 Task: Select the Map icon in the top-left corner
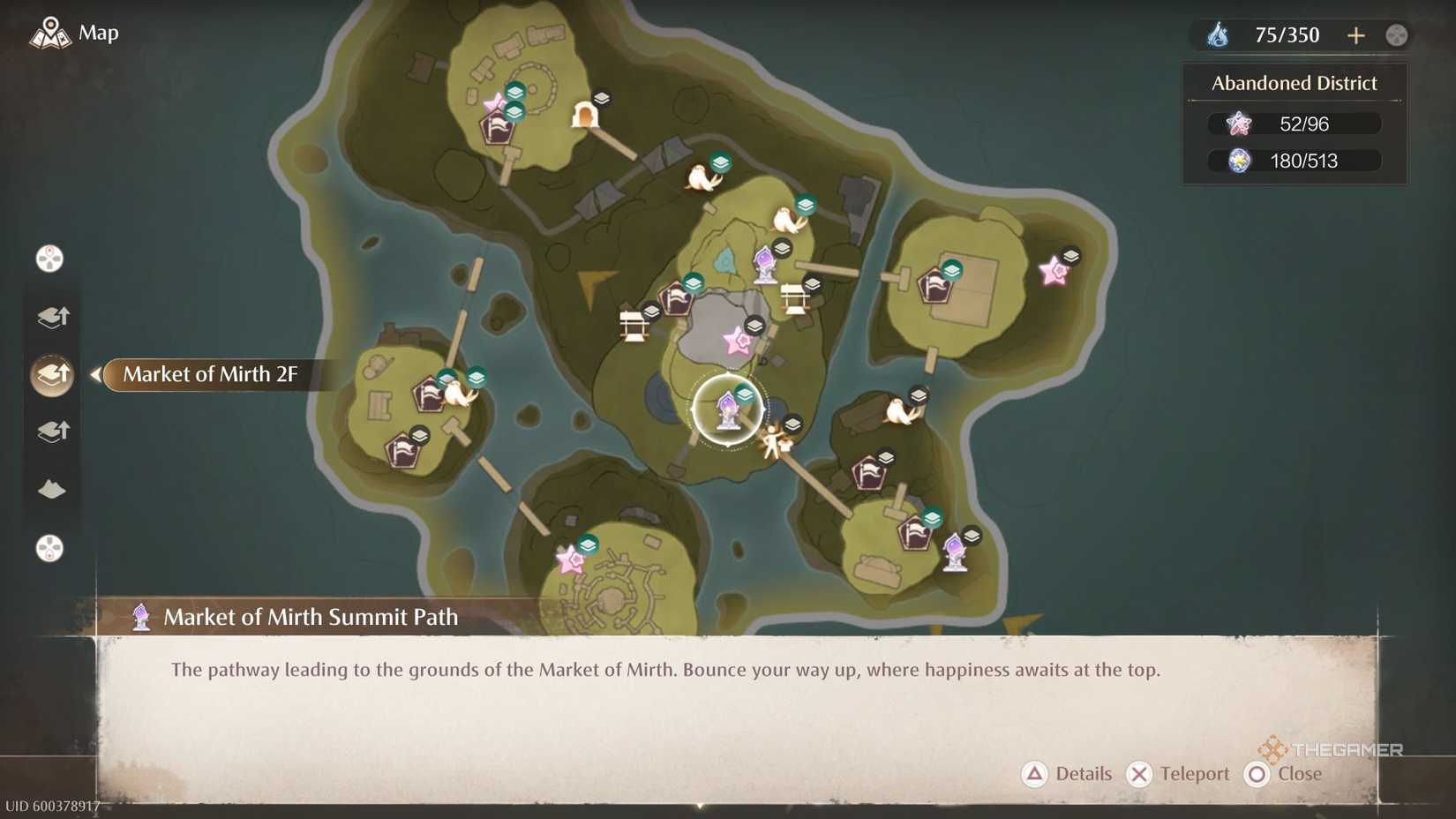[x=50, y=32]
